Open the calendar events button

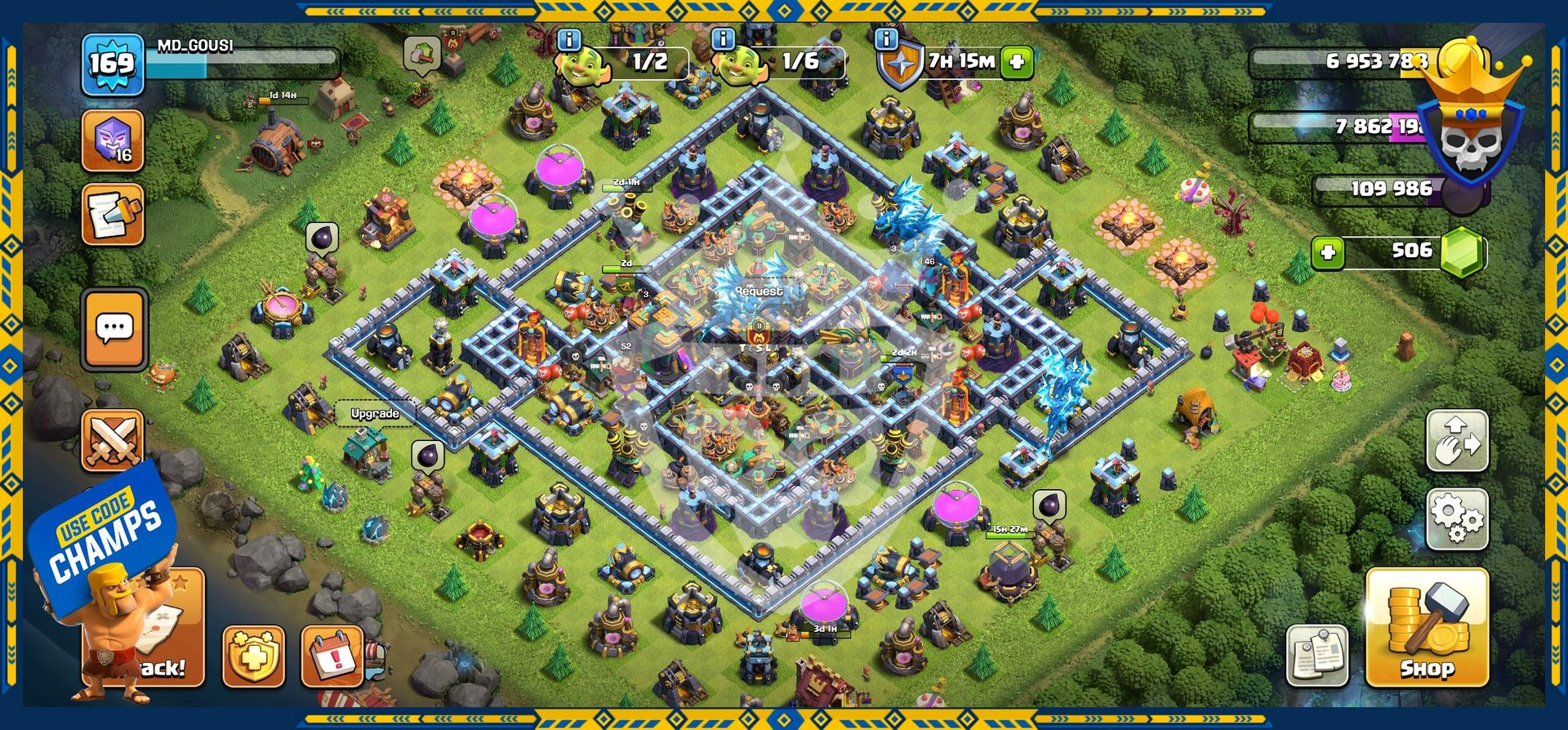tap(332, 657)
